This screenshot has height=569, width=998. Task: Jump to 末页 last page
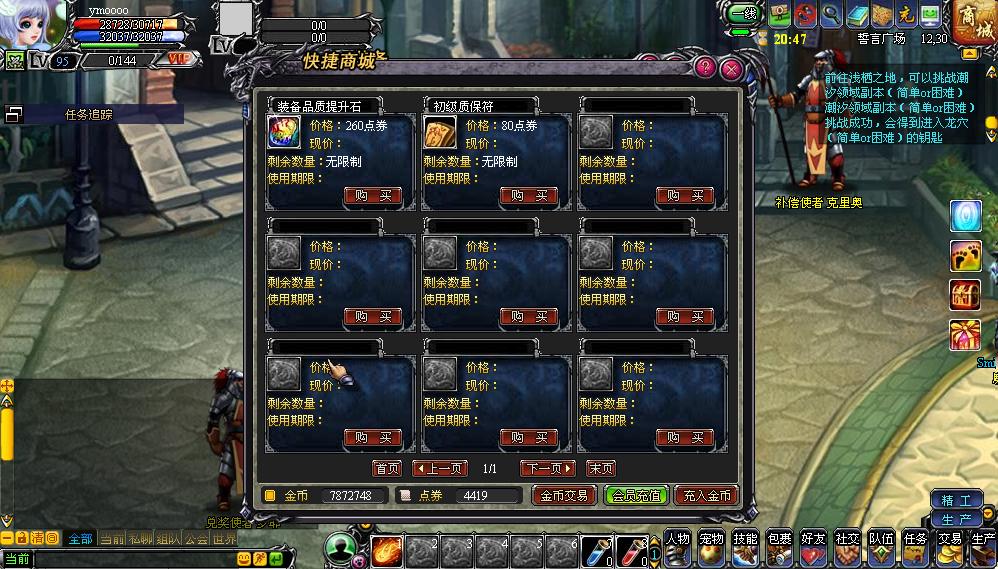pos(601,468)
